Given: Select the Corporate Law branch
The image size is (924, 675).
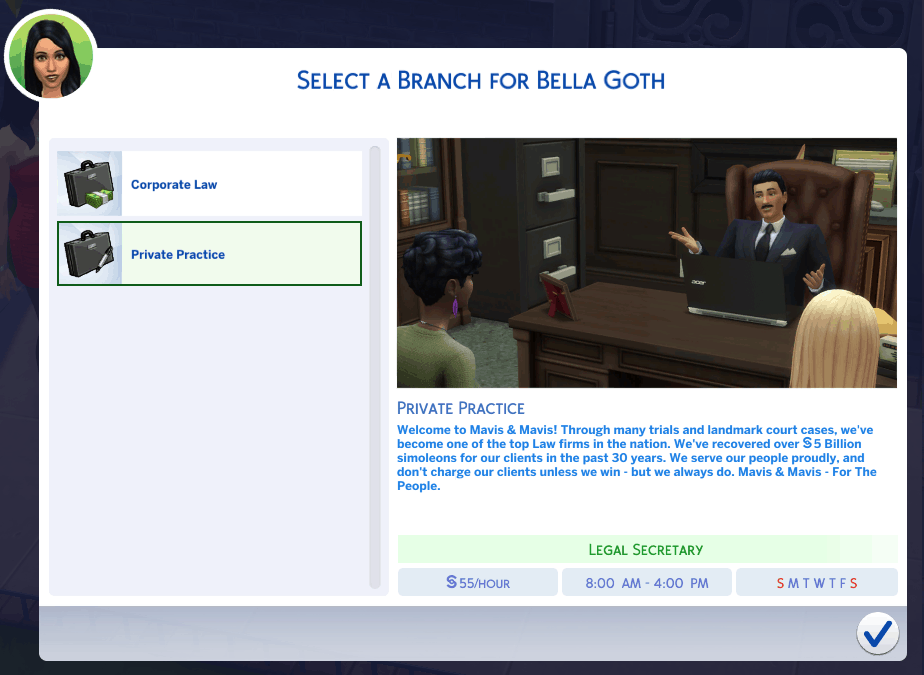Looking at the screenshot, I should (209, 184).
